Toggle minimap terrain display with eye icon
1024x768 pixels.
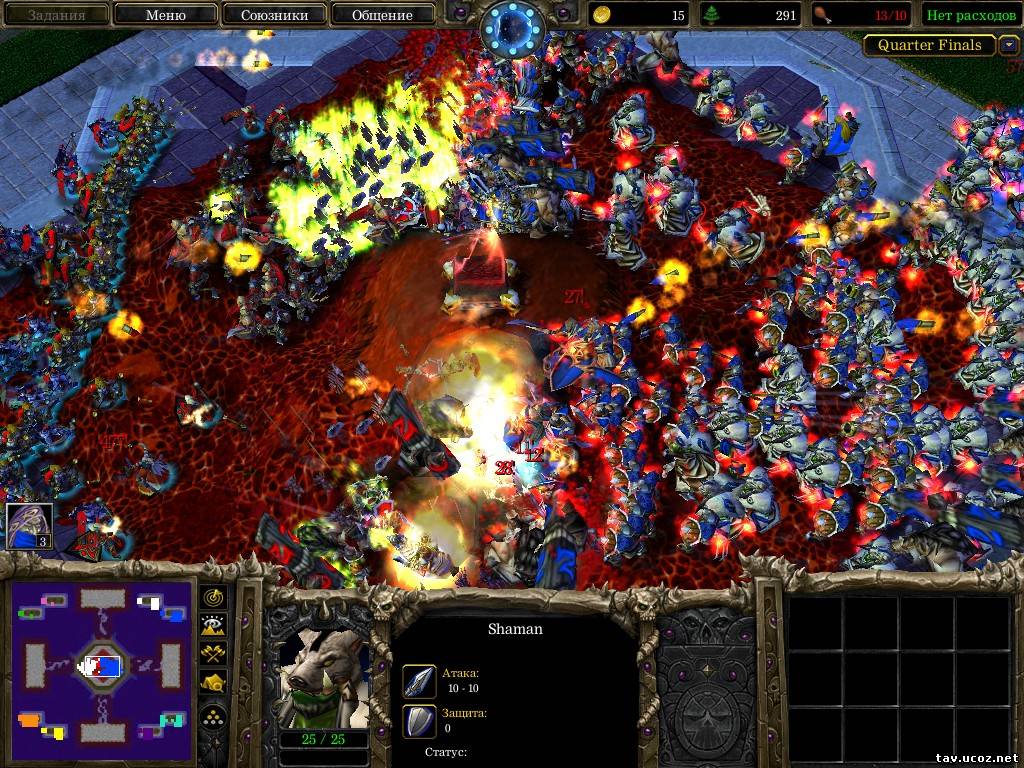pyautogui.click(x=214, y=626)
